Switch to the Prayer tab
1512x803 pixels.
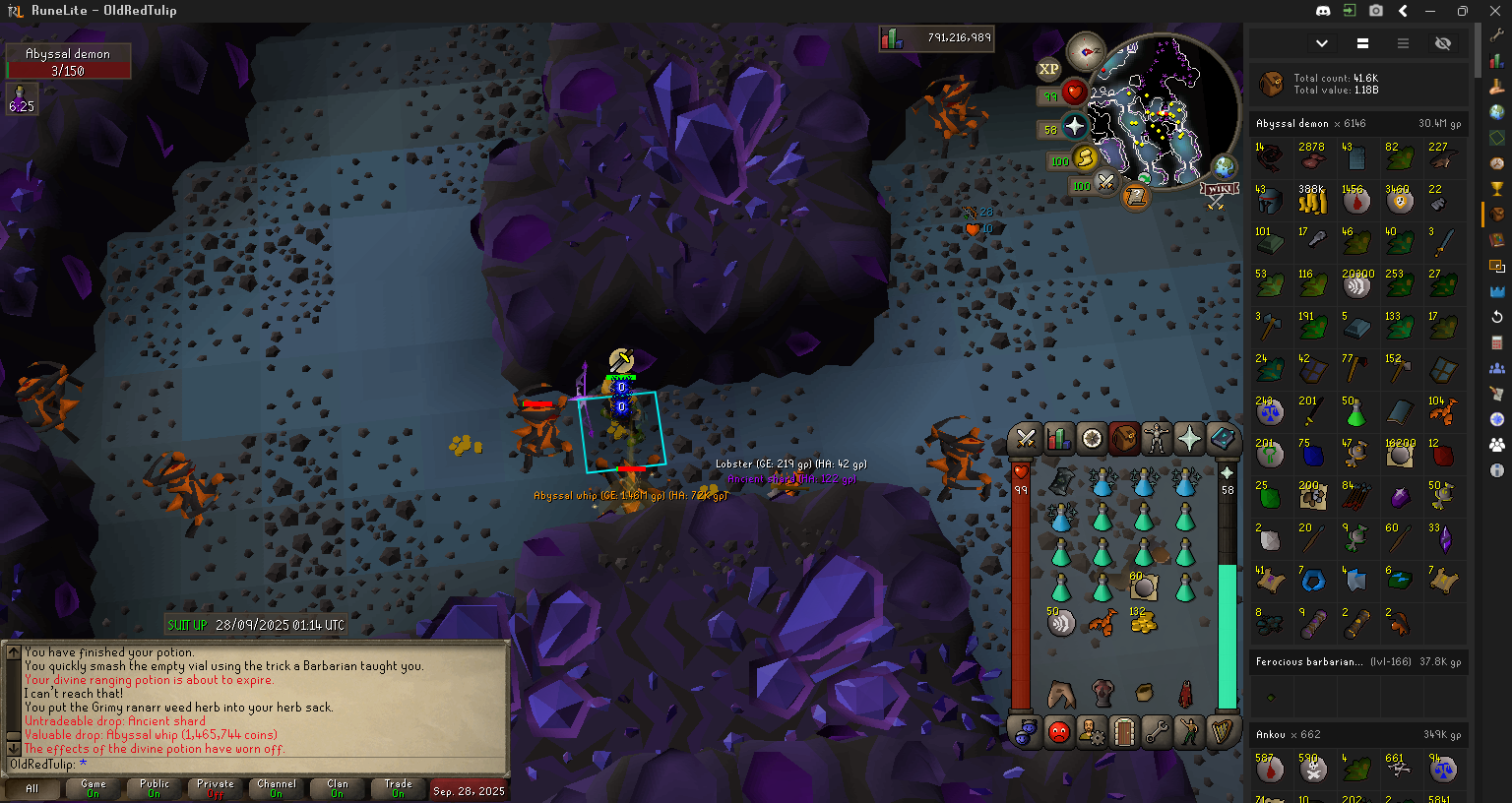pyautogui.click(x=1189, y=439)
